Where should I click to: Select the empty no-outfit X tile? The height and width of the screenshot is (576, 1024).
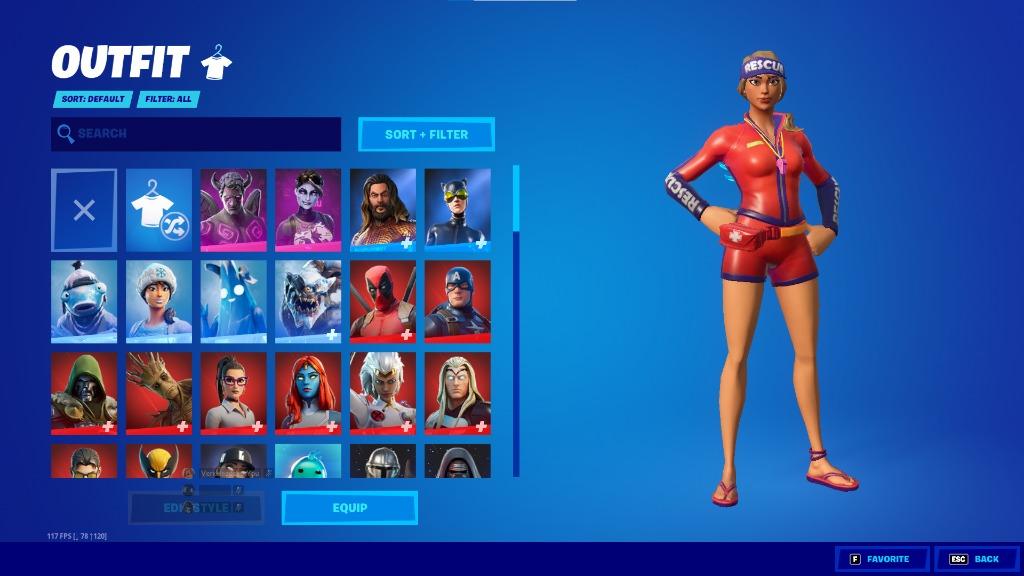[x=84, y=210]
